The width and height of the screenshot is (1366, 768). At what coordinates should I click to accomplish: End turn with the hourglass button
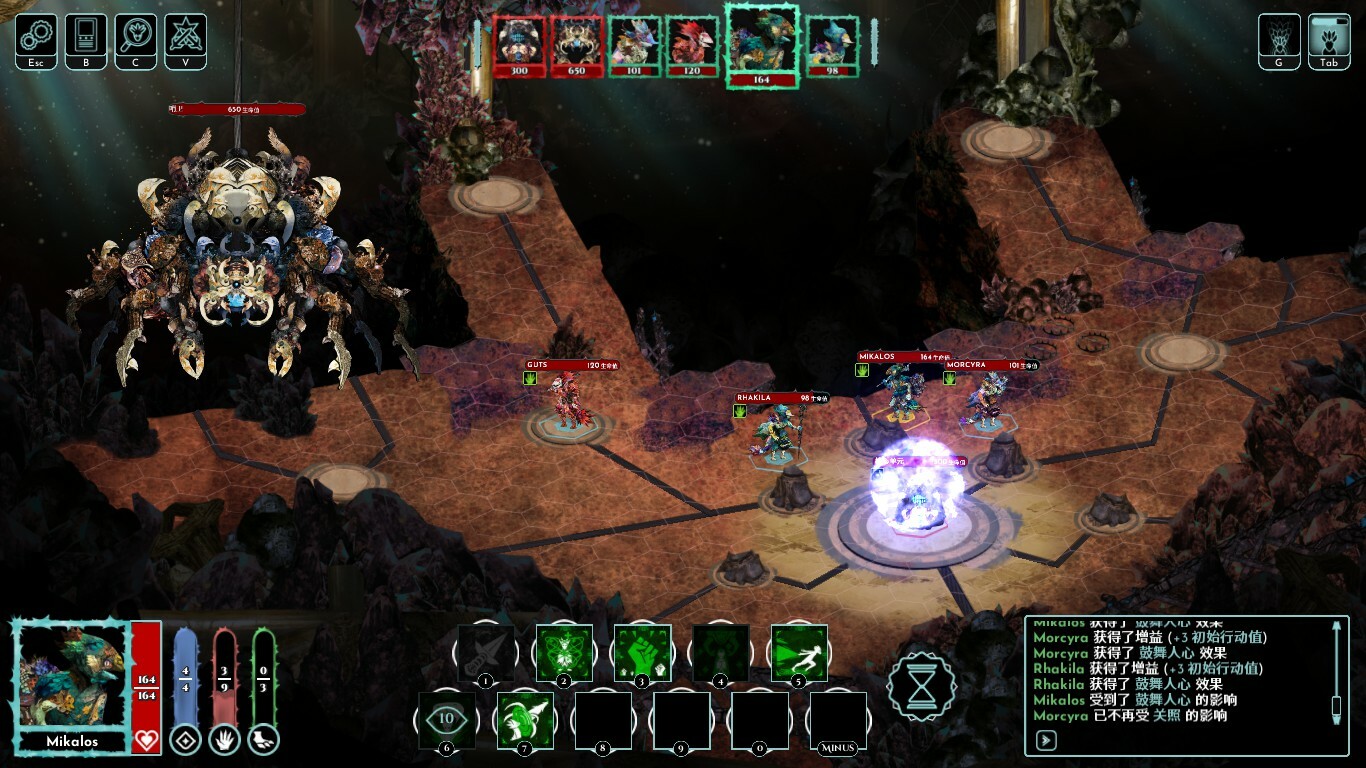[921, 686]
